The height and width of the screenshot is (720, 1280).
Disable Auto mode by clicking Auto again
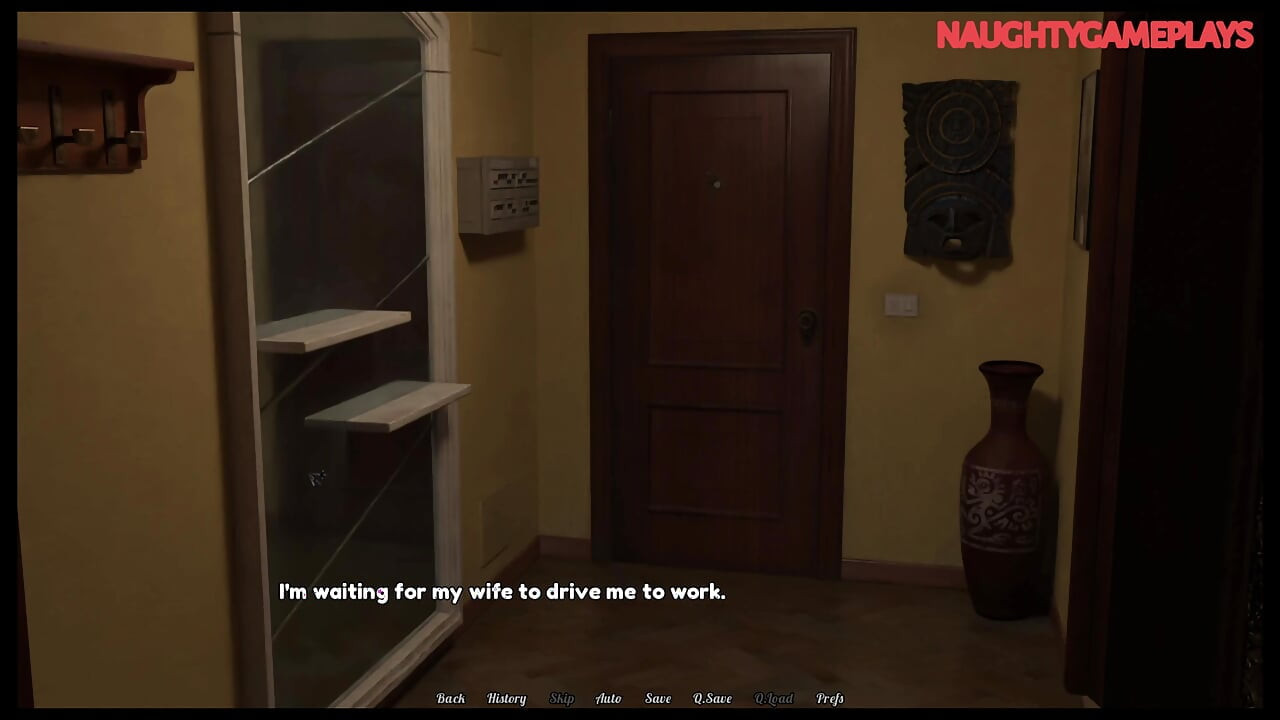pyautogui.click(x=609, y=698)
